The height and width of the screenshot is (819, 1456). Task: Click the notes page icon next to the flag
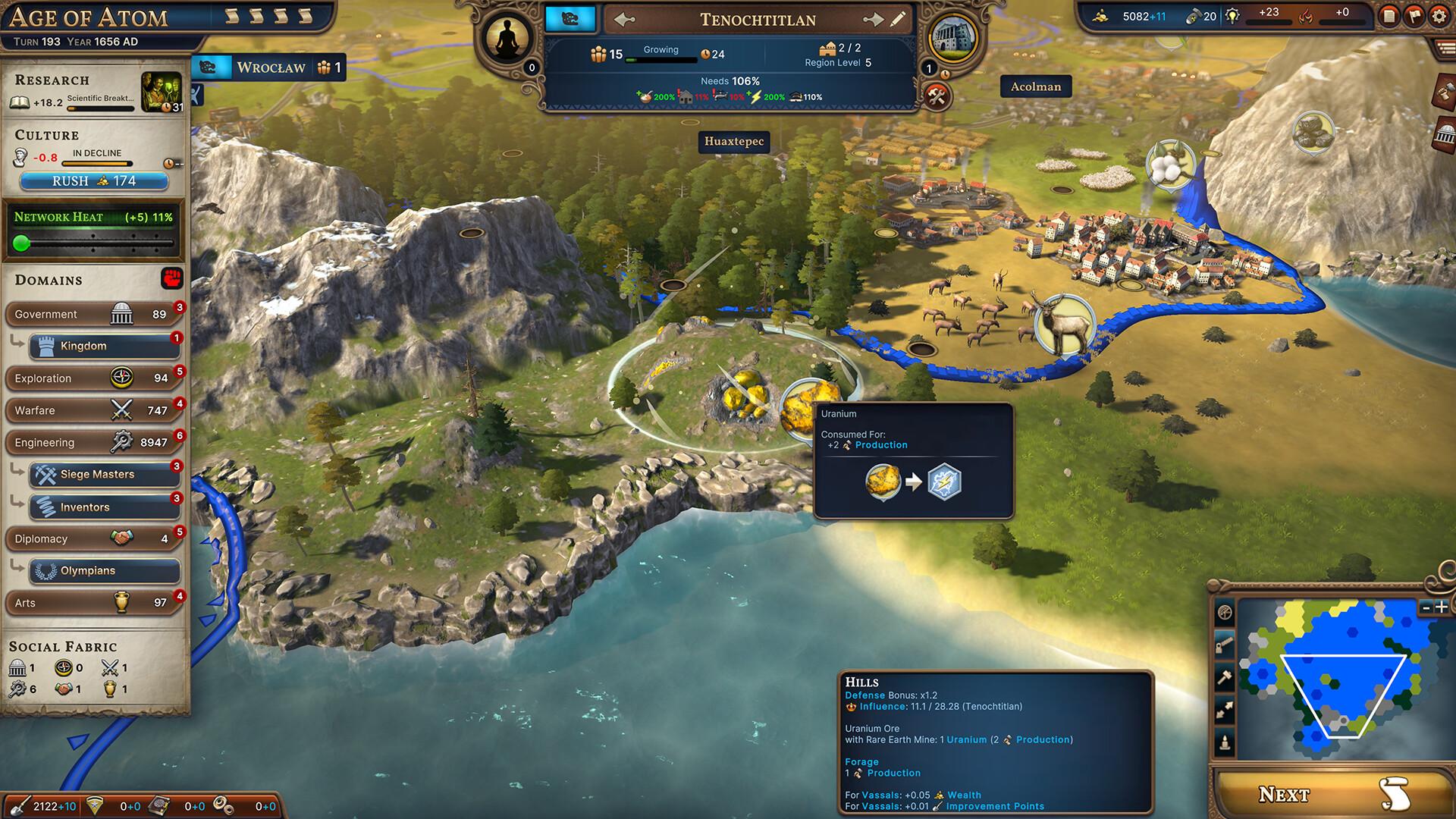click(x=1389, y=16)
